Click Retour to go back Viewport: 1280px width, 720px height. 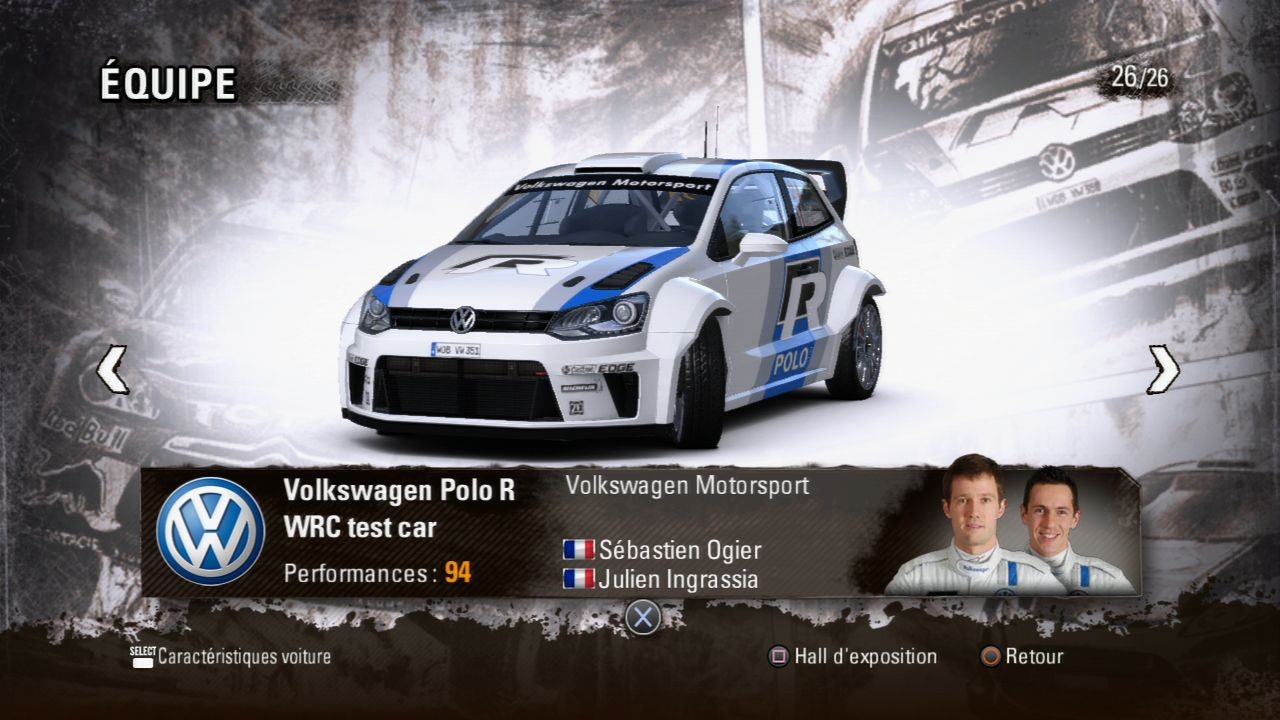point(1032,656)
